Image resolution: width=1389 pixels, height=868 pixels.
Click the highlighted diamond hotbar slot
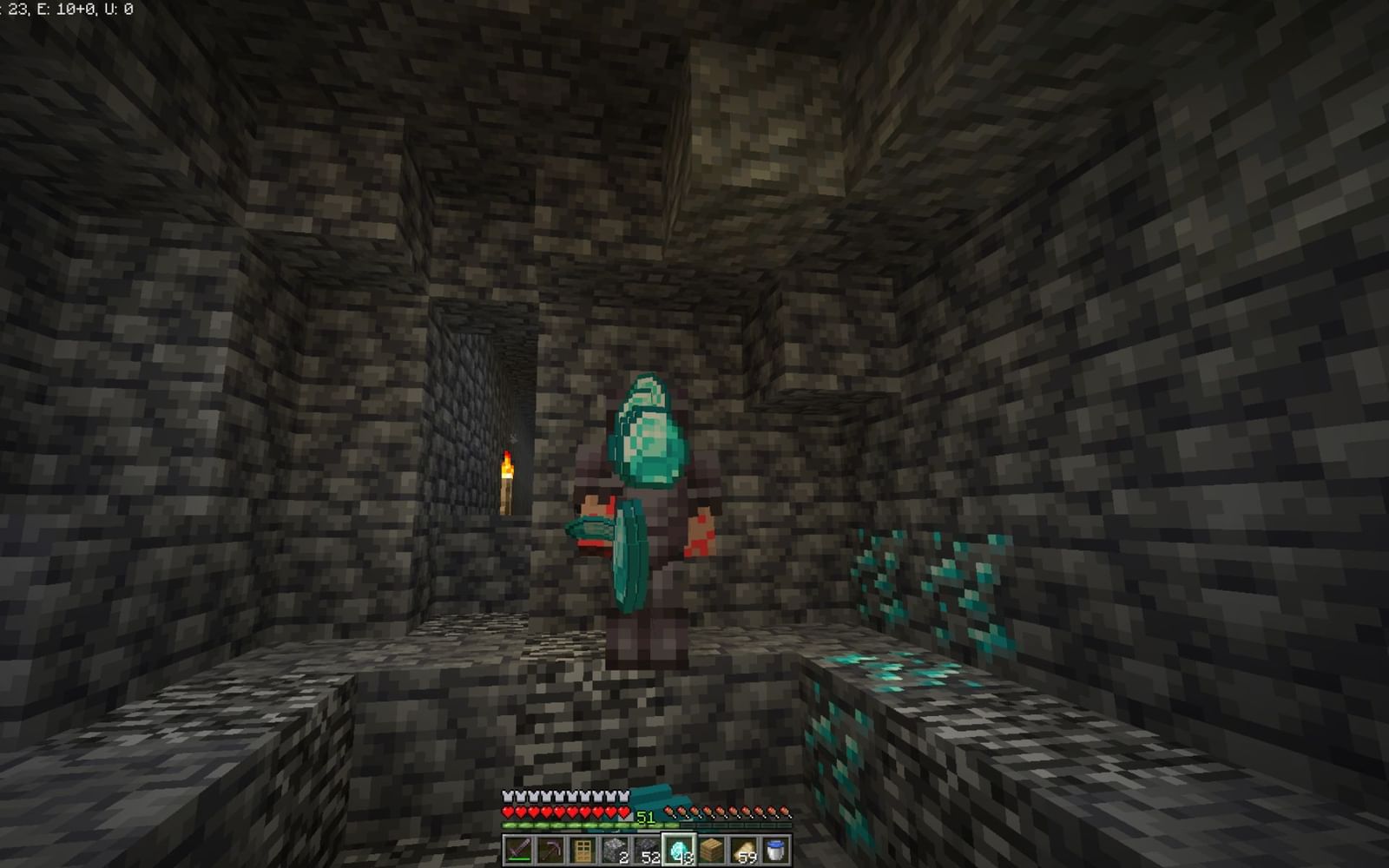point(681,849)
